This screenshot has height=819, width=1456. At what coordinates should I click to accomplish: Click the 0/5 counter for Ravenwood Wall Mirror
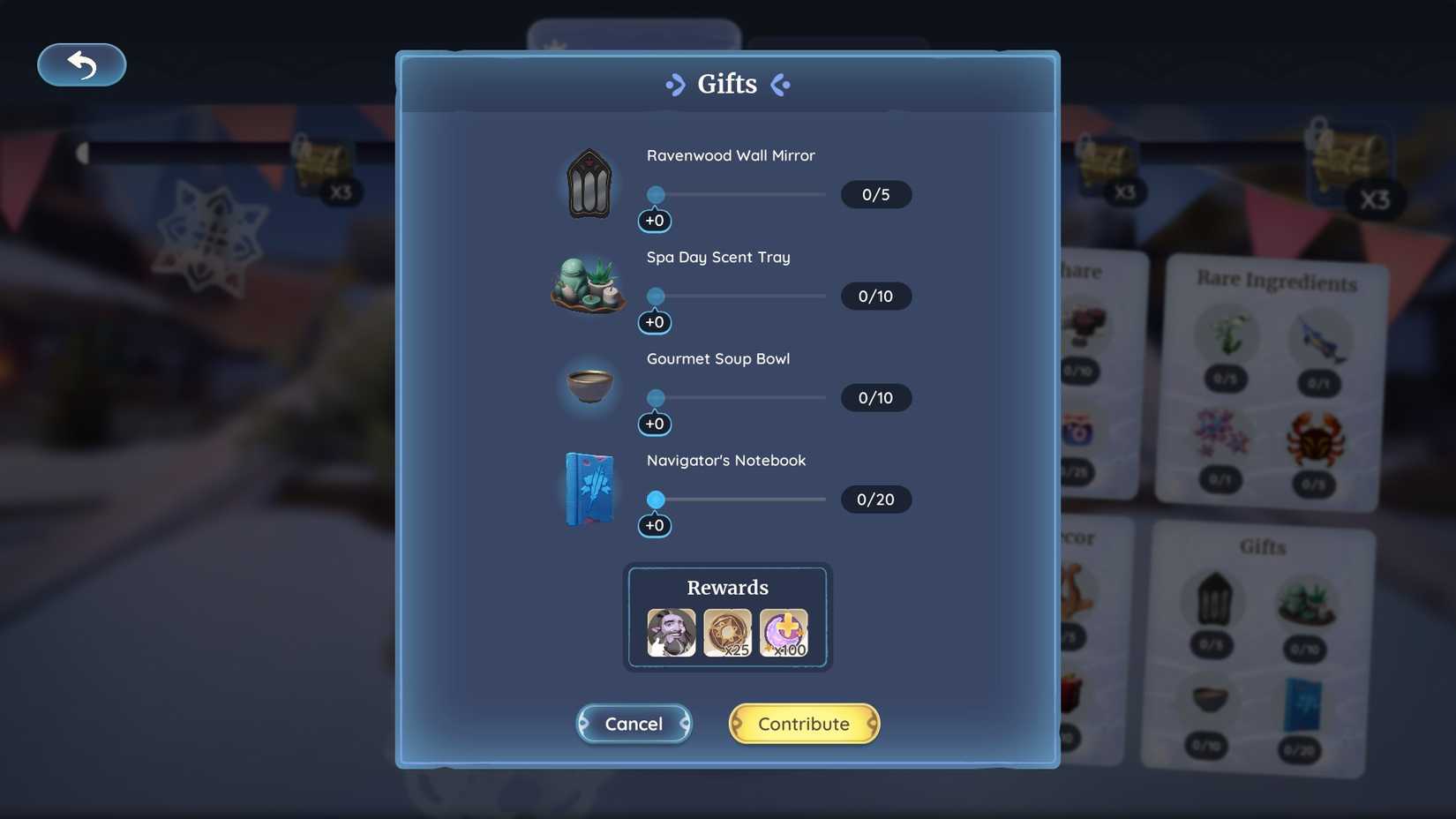click(875, 194)
